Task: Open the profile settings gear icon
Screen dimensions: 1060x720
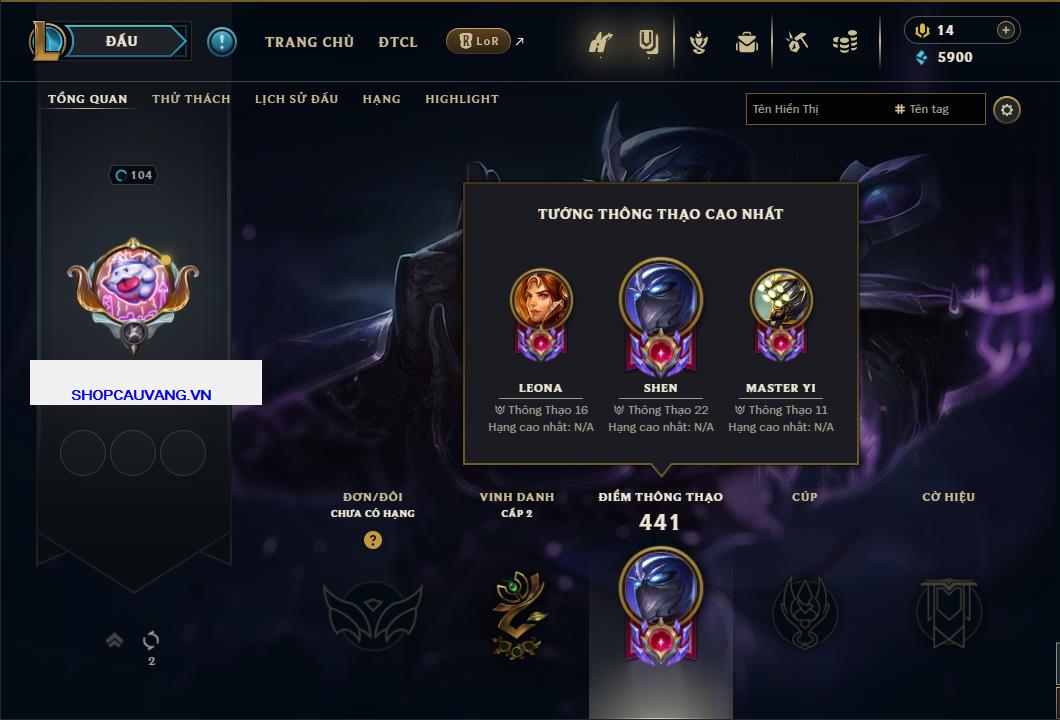Action: [x=1007, y=109]
